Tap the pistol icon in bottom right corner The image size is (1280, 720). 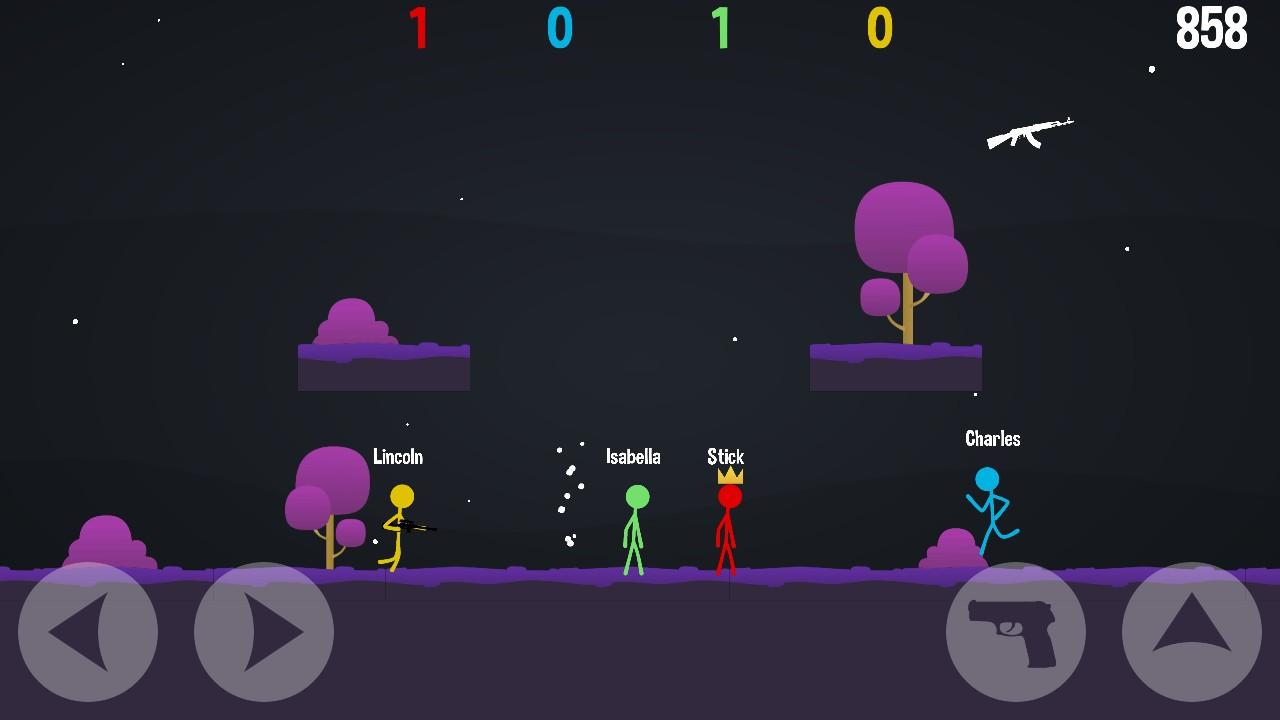coord(1018,632)
